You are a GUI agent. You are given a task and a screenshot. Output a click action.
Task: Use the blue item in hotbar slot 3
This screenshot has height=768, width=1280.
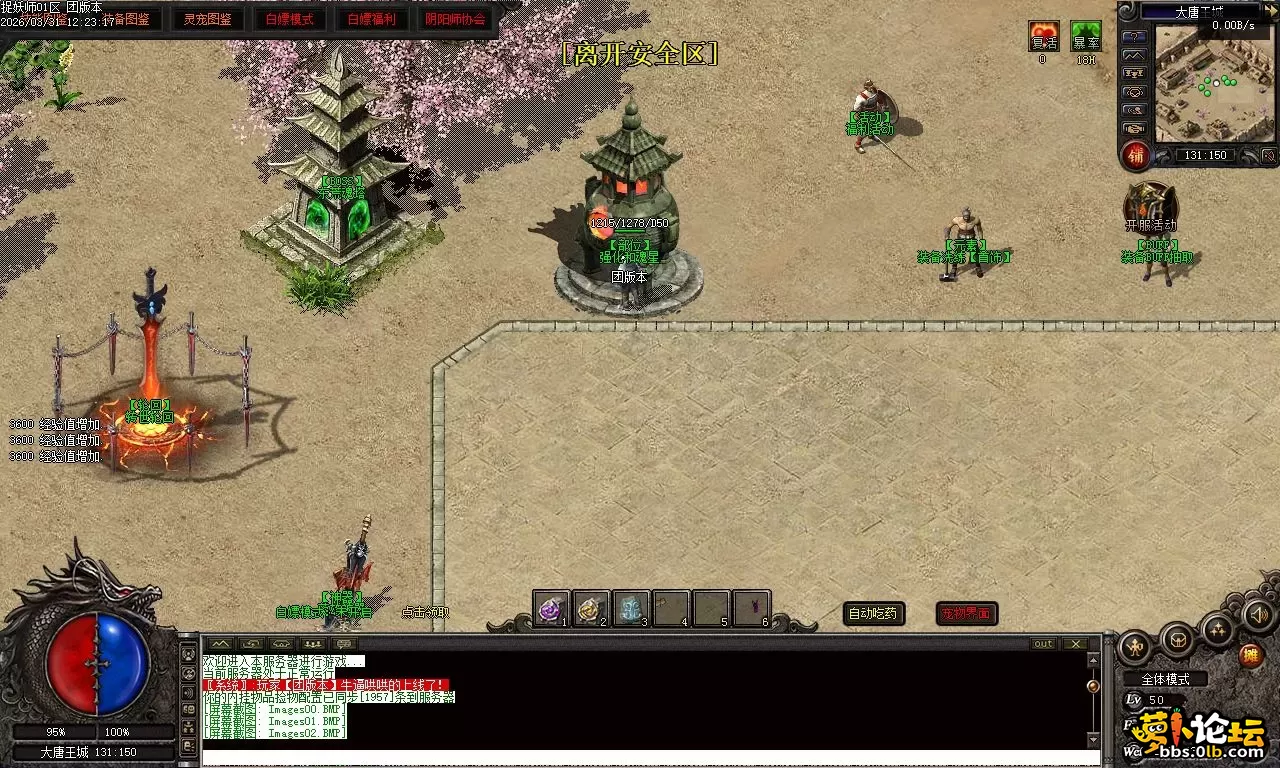631,608
